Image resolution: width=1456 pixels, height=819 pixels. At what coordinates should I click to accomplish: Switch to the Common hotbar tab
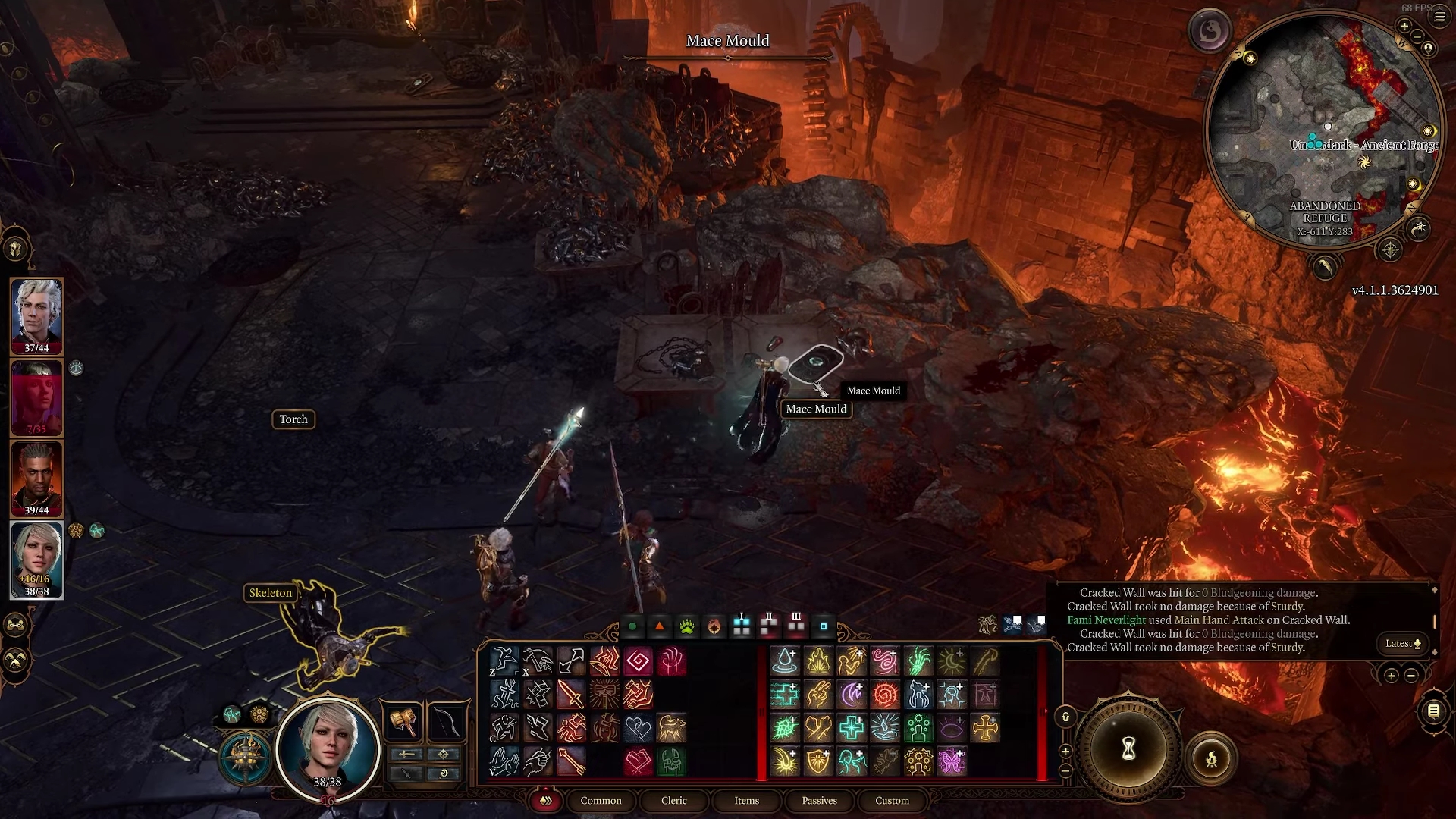pos(601,801)
